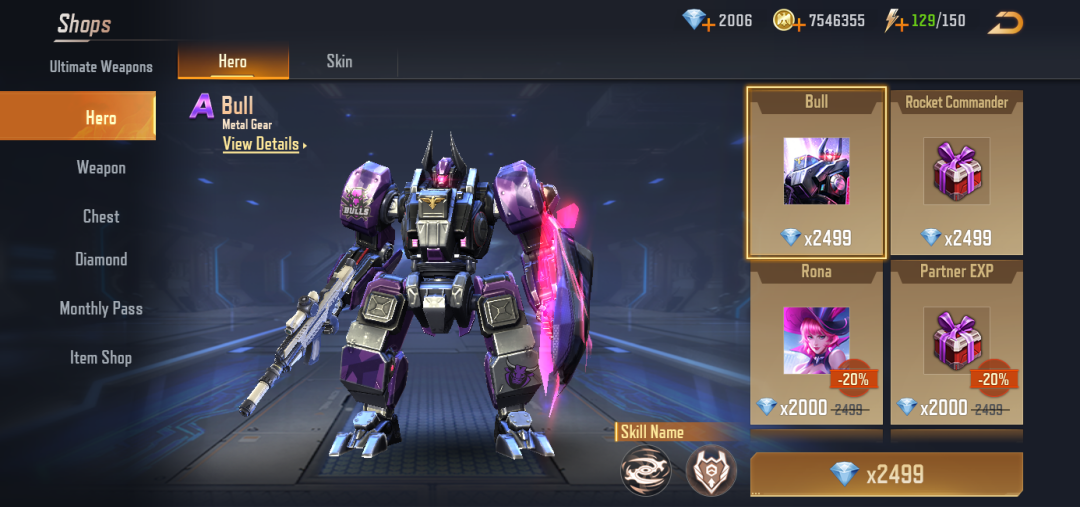Select the Bull hero card
Screen dimensions: 1080x507
pos(816,172)
